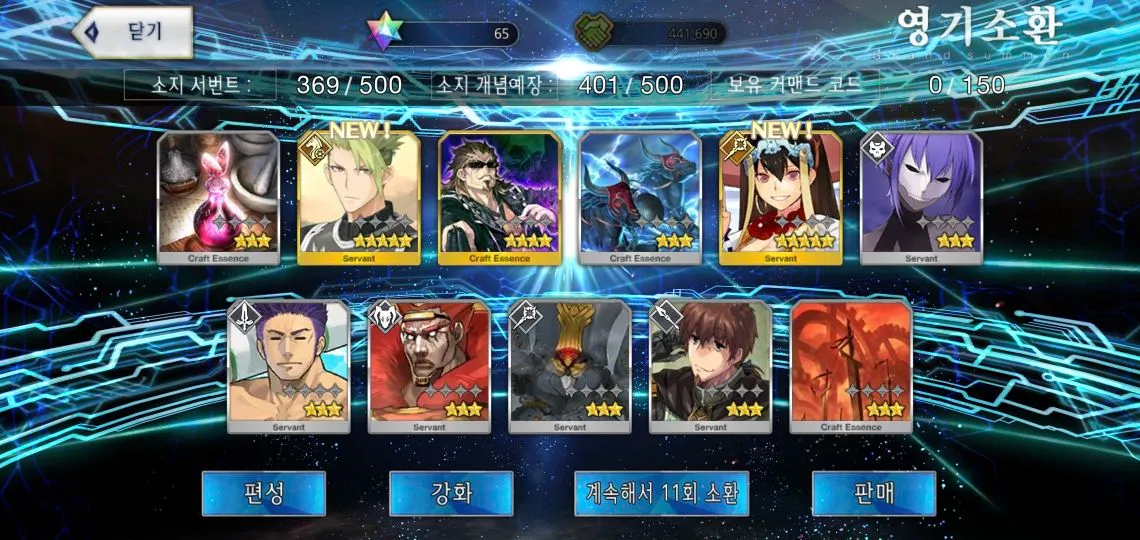Image resolution: width=1140 pixels, height=540 pixels.
Task: Pick the purple-haired shirtless Servant card
Action: [289, 366]
